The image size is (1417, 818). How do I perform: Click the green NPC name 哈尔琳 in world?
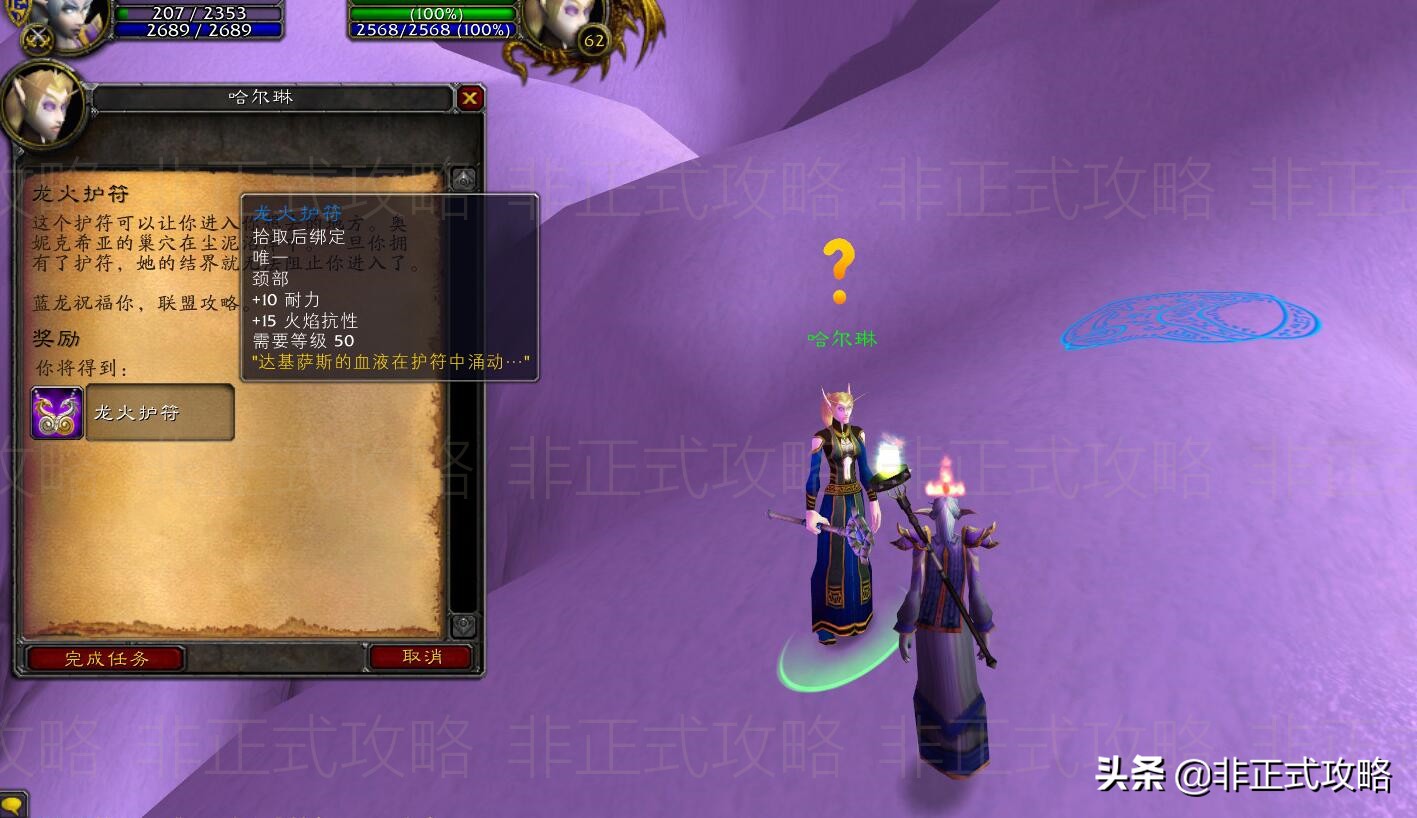click(x=841, y=339)
